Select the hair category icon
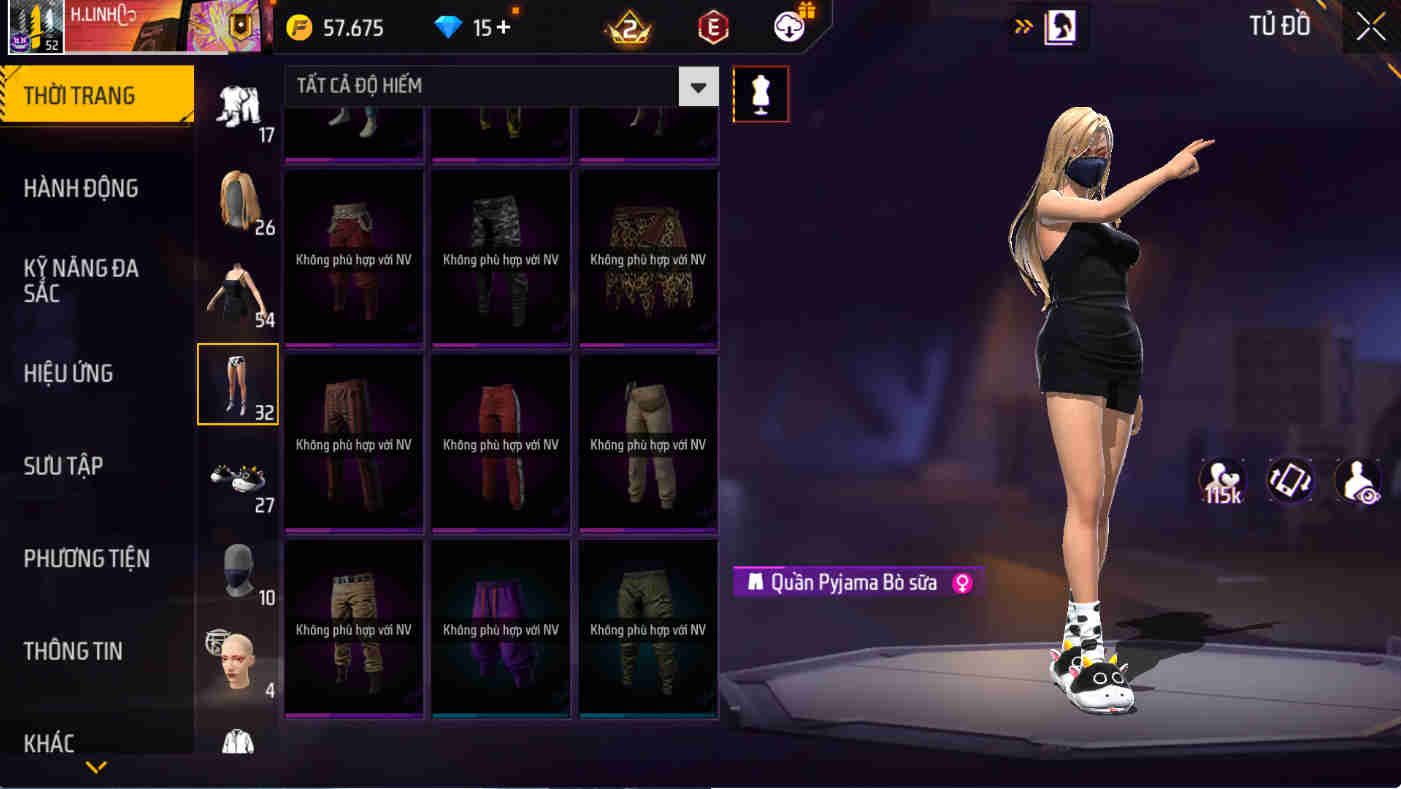The height and width of the screenshot is (789, 1401). click(x=237, y=203)
